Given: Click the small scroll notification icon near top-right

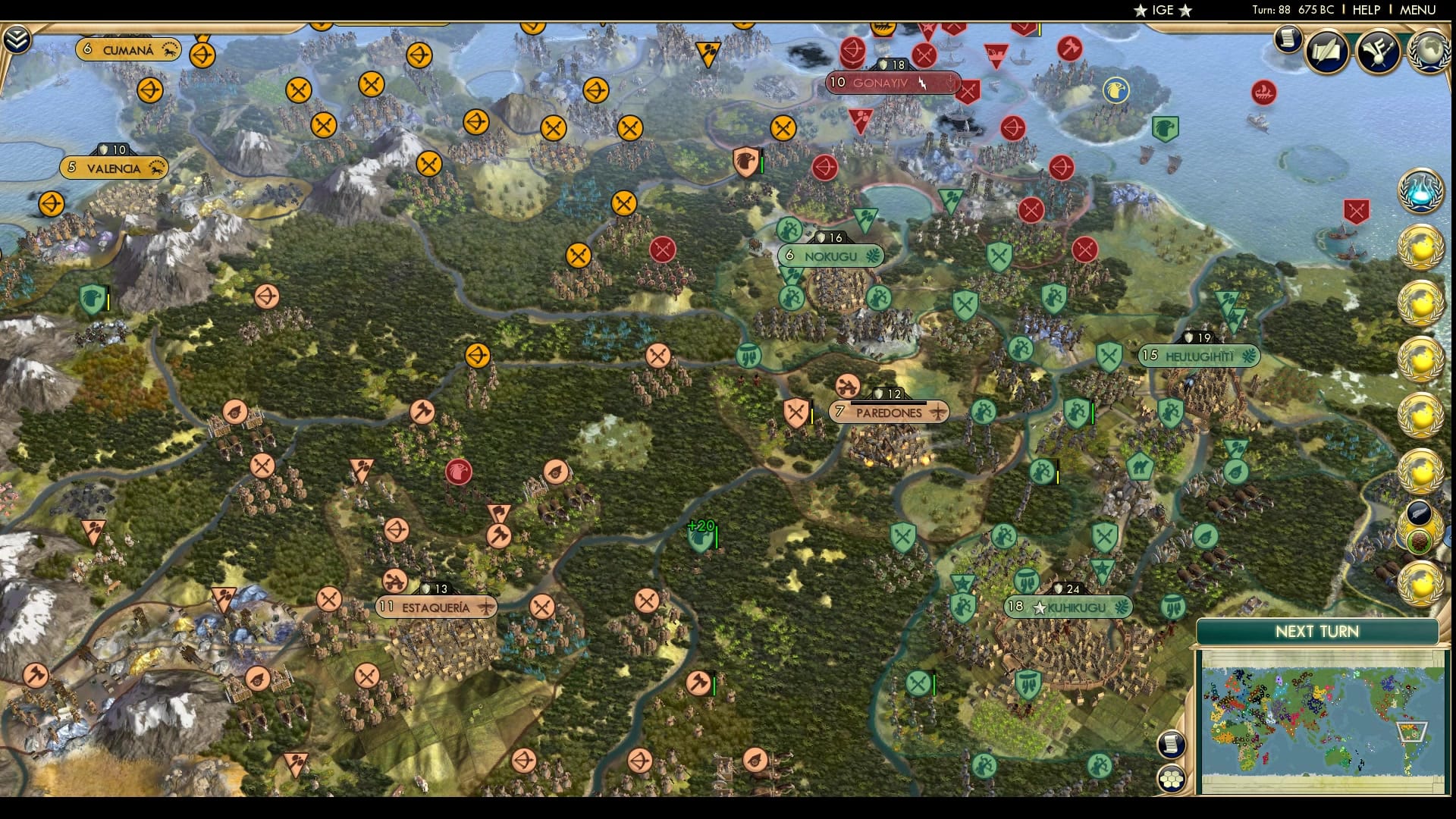Looking at the screenshot, I should [x=1287, y=36].
